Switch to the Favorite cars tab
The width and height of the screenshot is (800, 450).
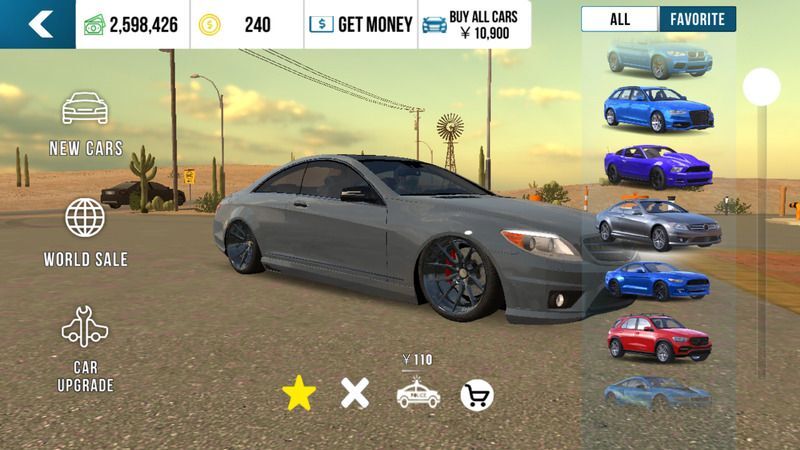tap(697, 19)
